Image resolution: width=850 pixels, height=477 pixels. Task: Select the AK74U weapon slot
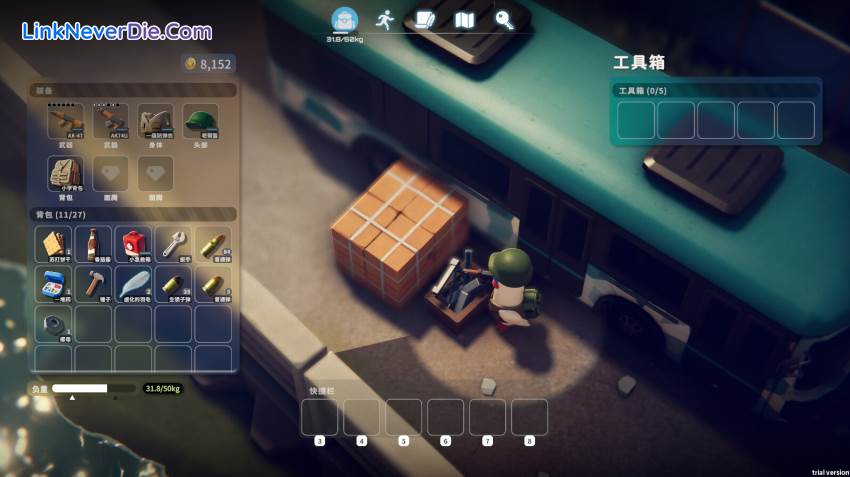(110, 123)
